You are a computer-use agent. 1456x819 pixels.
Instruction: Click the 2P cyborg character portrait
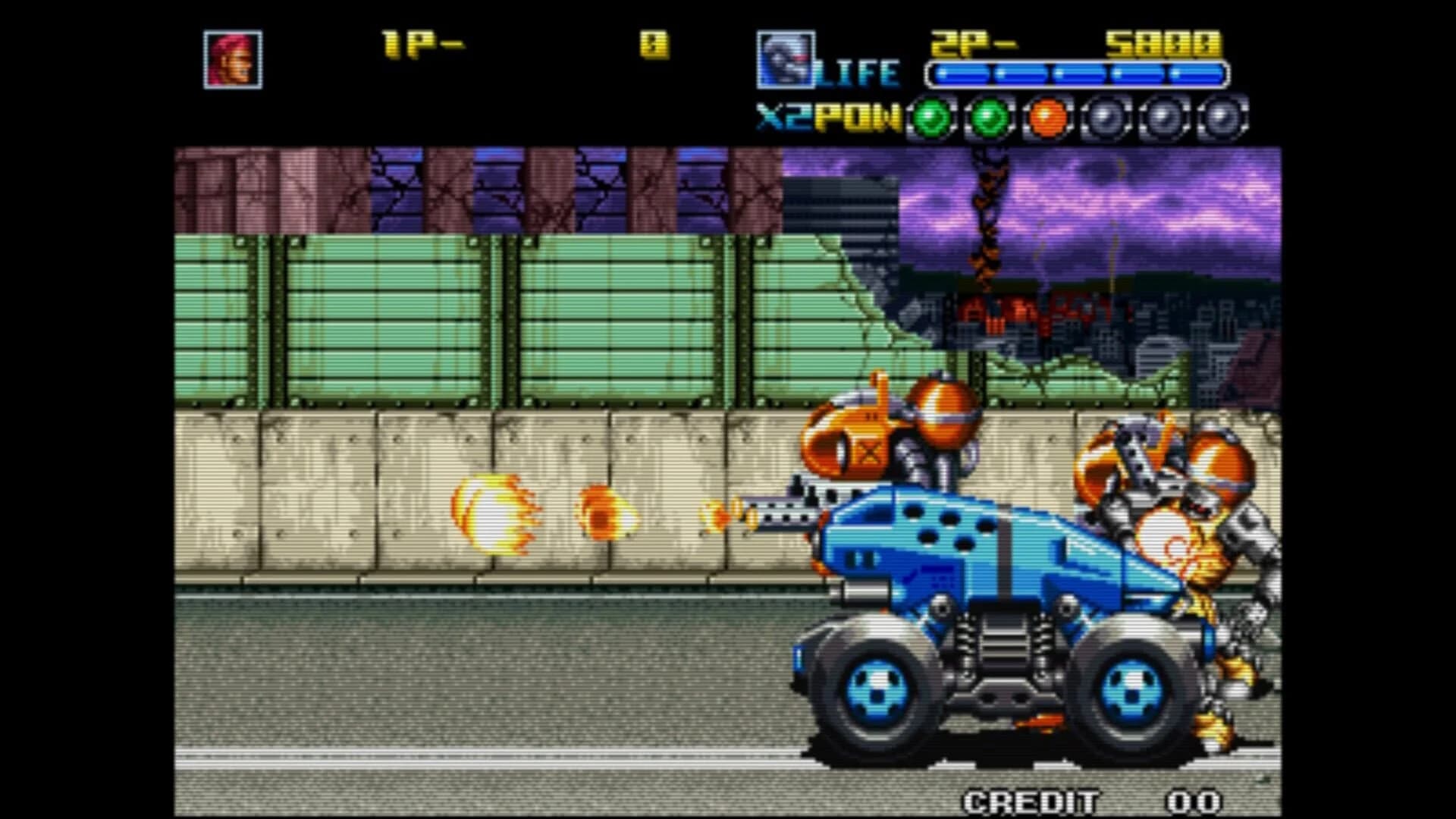tap(785, 61)
